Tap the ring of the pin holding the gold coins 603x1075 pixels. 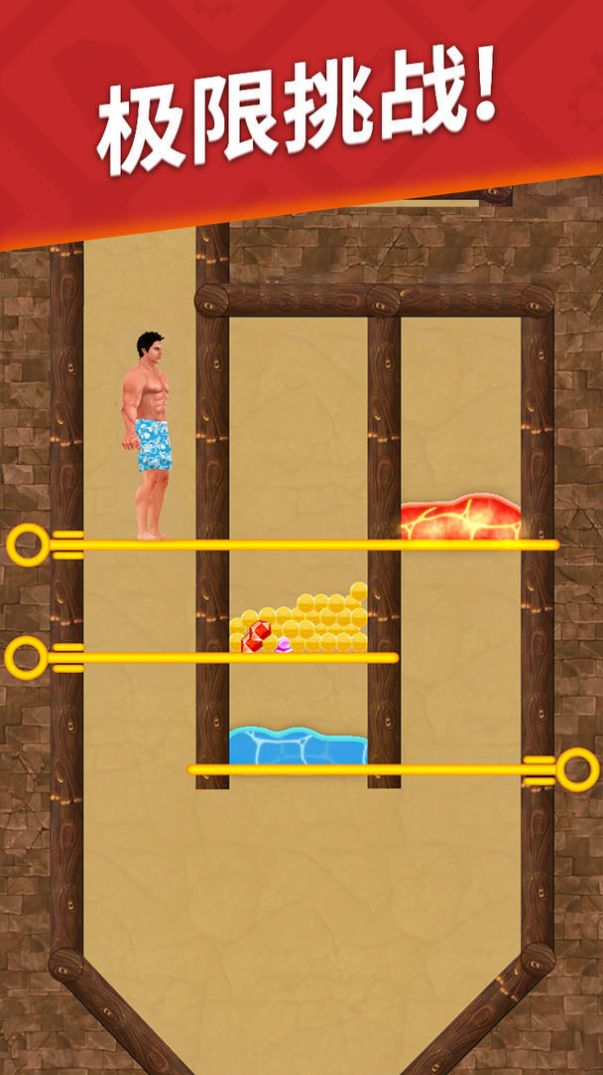click(26, 658)
